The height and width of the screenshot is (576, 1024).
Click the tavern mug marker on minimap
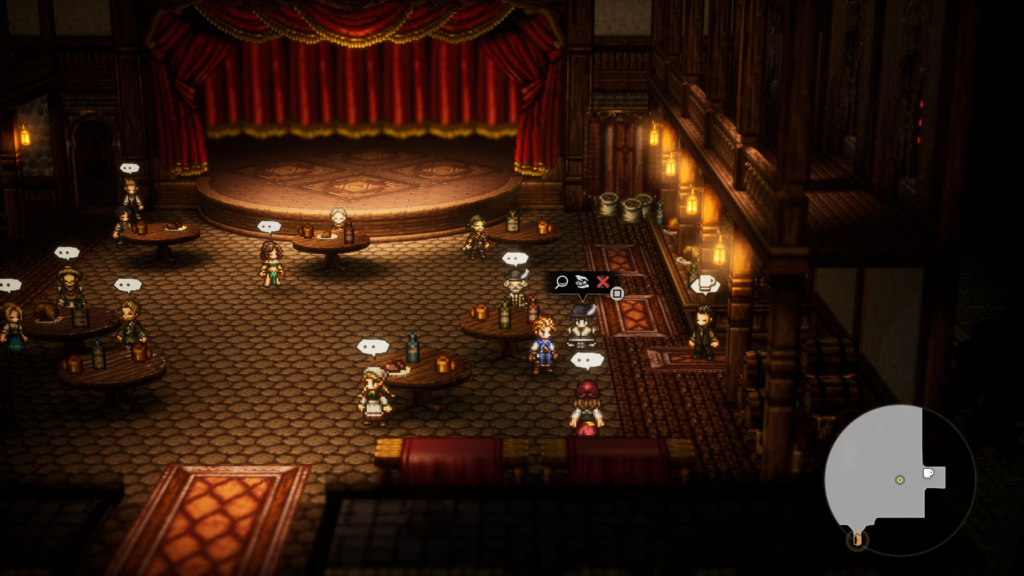(928, 473)
